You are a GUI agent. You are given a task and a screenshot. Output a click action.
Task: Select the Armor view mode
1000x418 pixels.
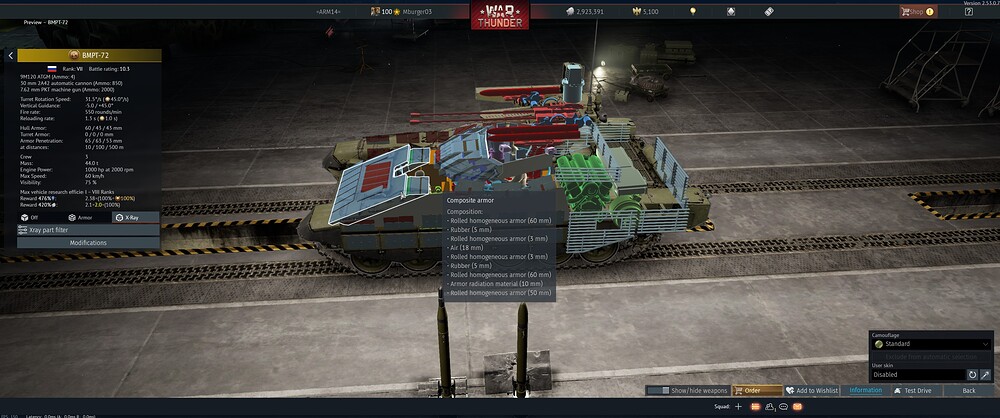click(x=80, y=217)
